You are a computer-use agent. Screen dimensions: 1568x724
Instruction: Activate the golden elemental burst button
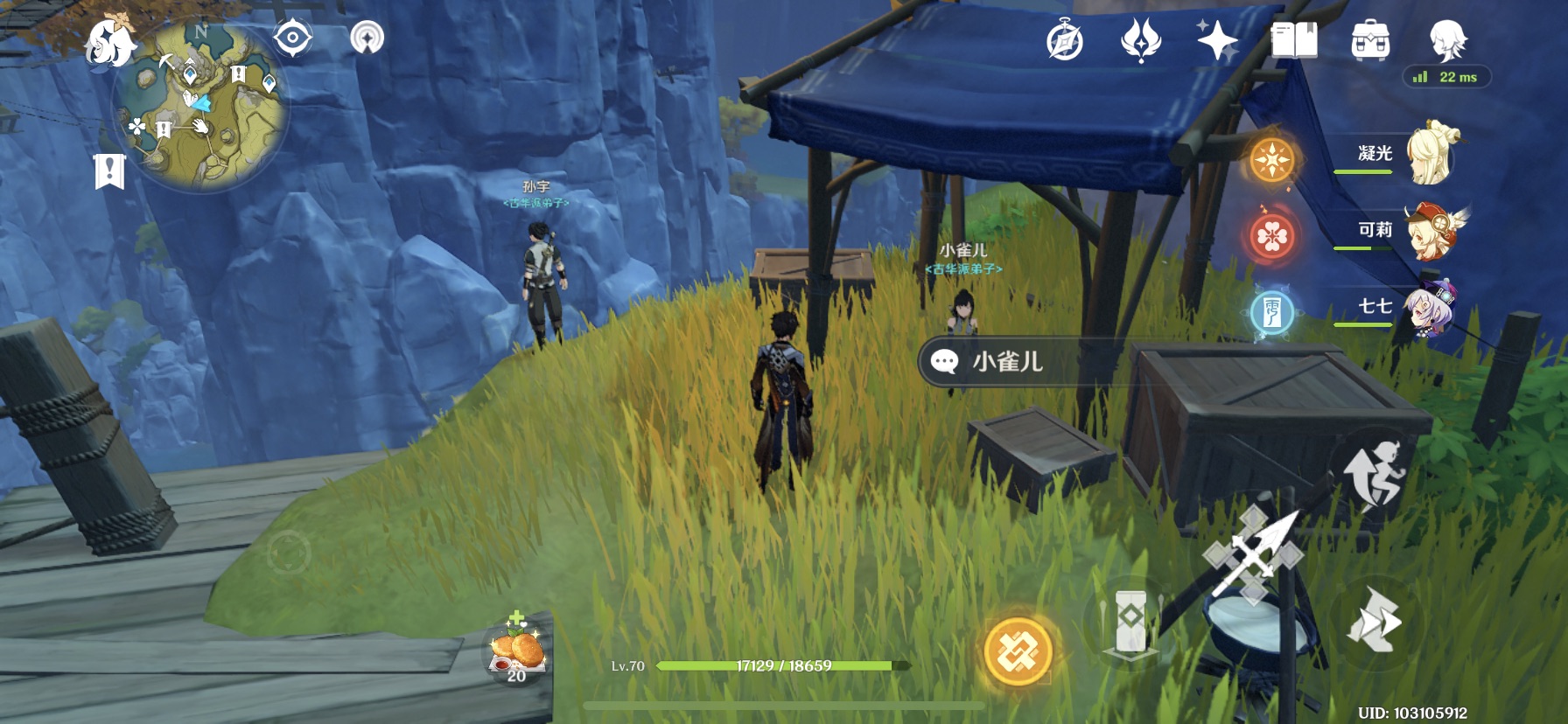(x=1018, y=651)
